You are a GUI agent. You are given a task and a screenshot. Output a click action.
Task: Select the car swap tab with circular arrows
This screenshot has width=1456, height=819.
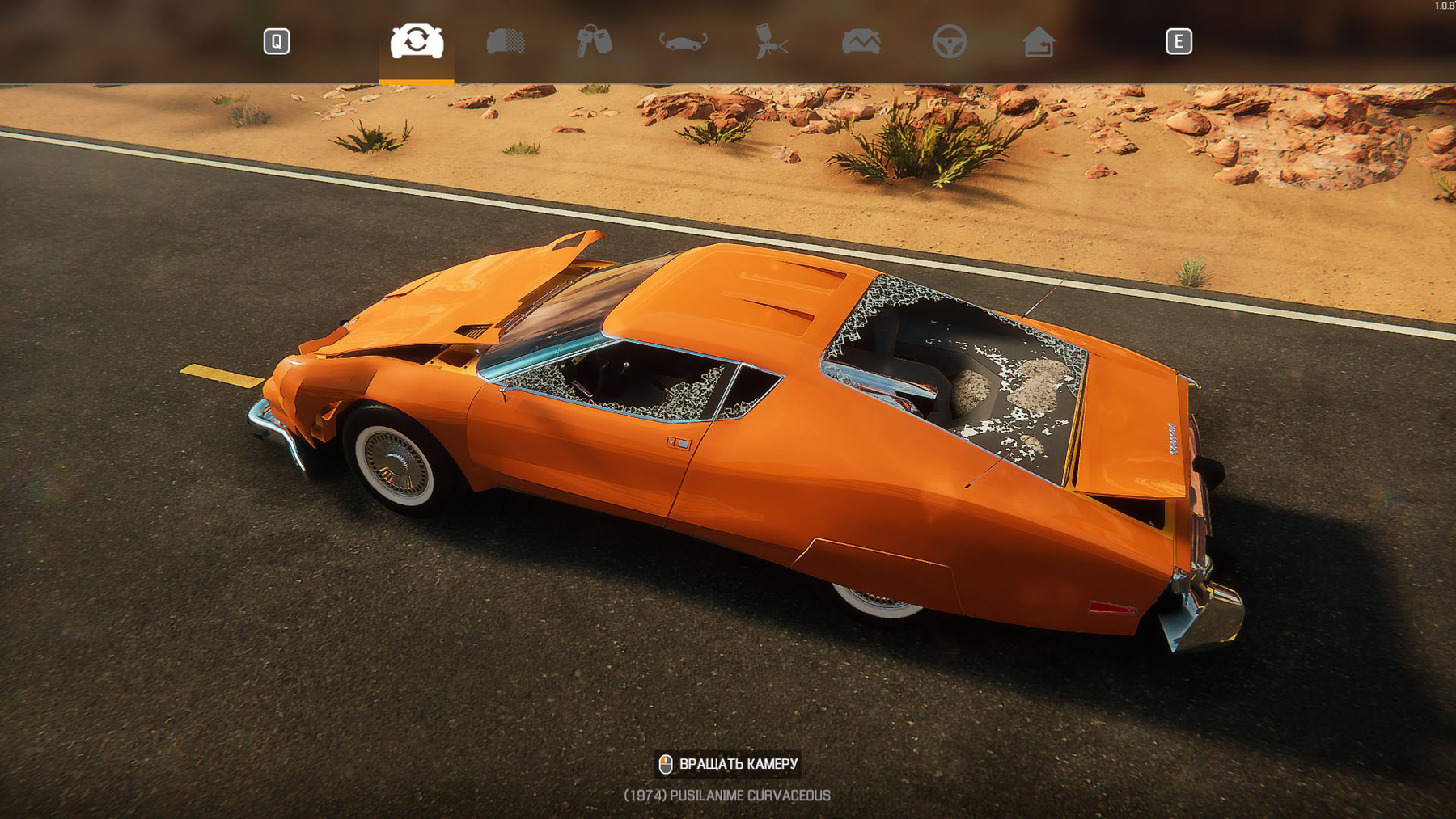417,41
